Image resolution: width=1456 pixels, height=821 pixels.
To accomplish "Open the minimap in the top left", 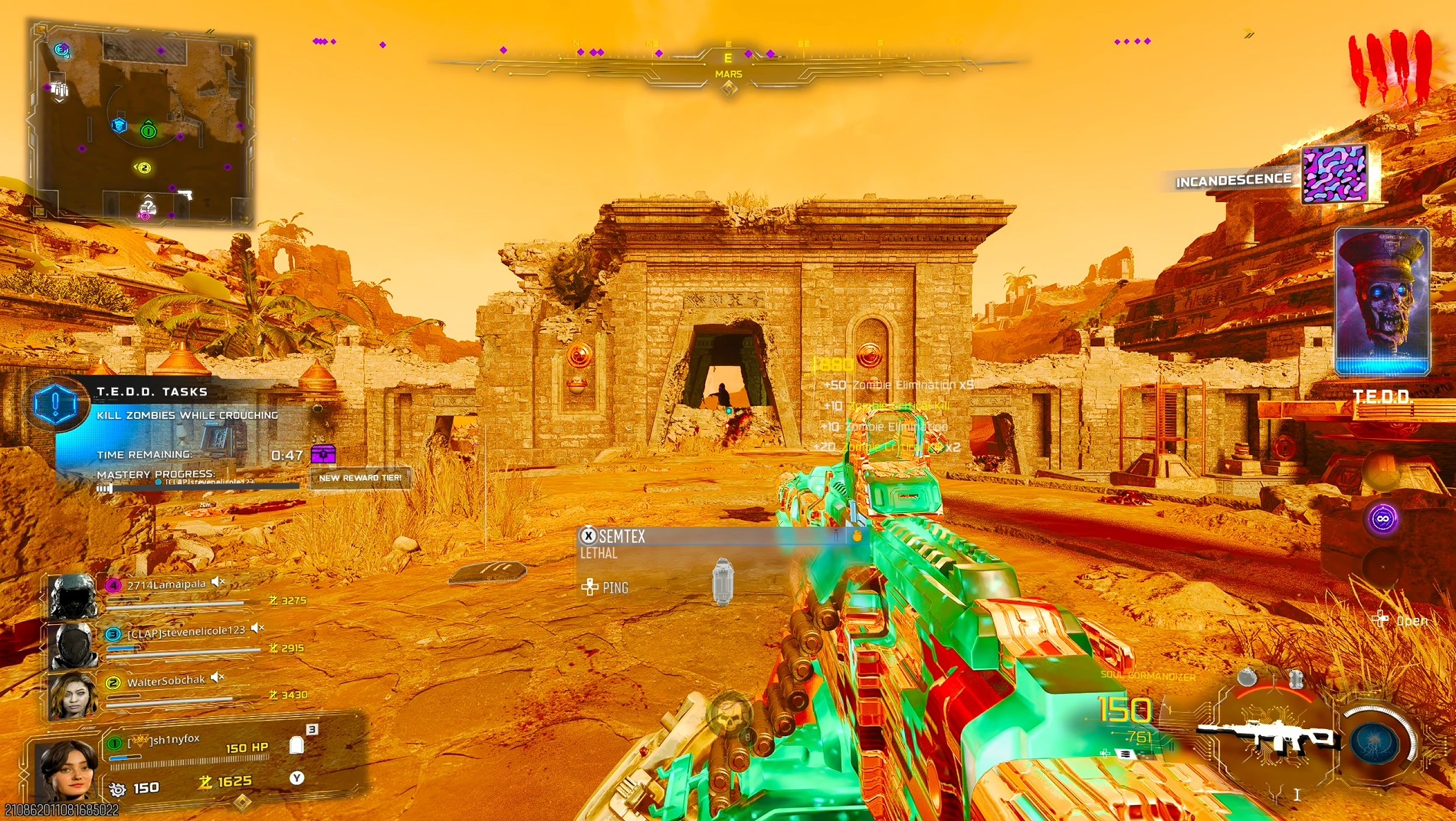I will [x=142, y=123].
